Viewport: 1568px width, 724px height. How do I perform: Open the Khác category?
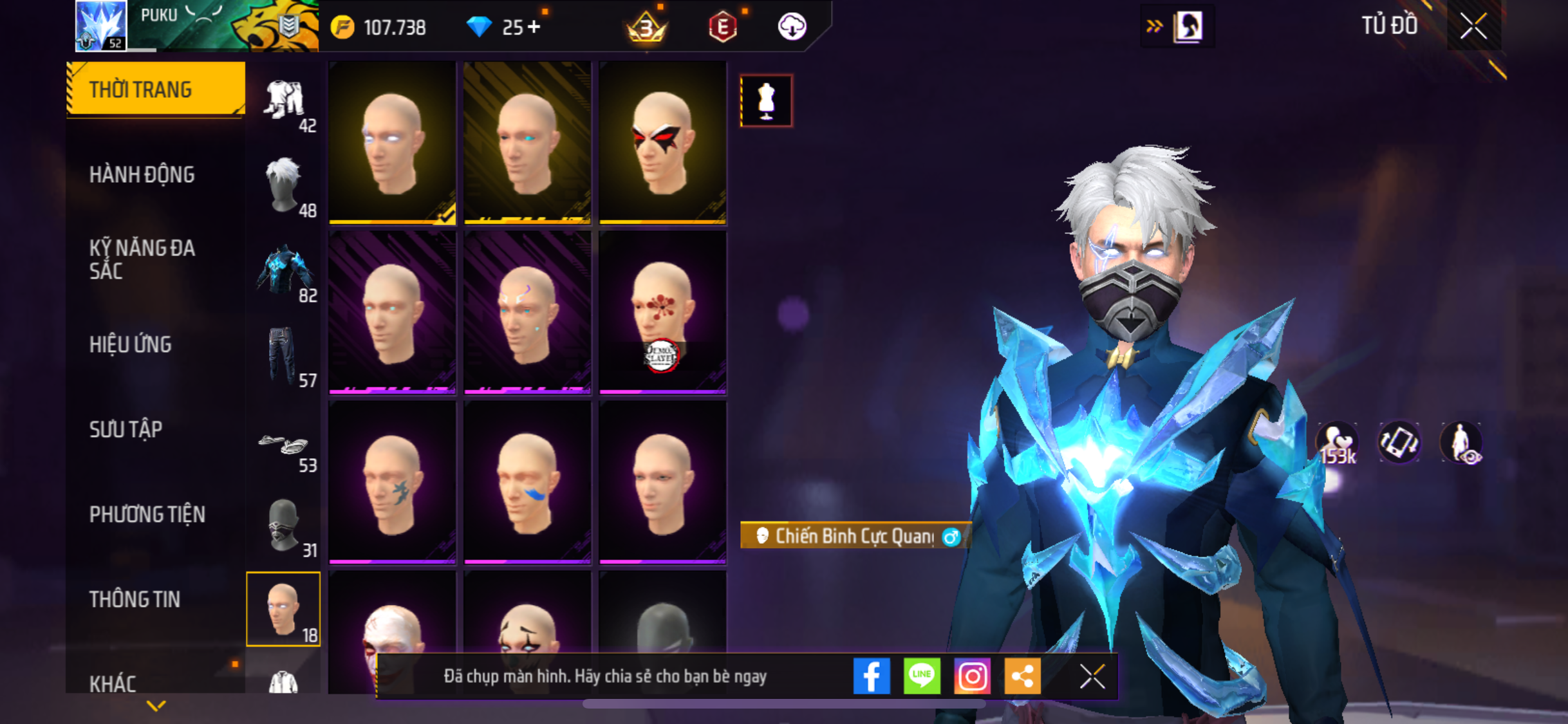pyautogui.click(x=113, y=683)
